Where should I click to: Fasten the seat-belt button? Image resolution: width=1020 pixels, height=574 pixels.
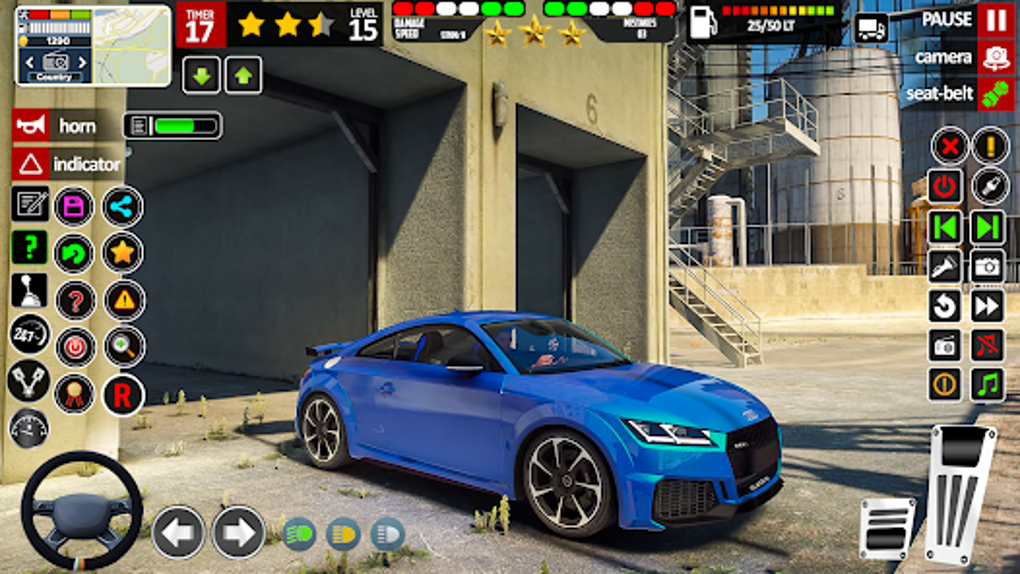pos(995,94)
